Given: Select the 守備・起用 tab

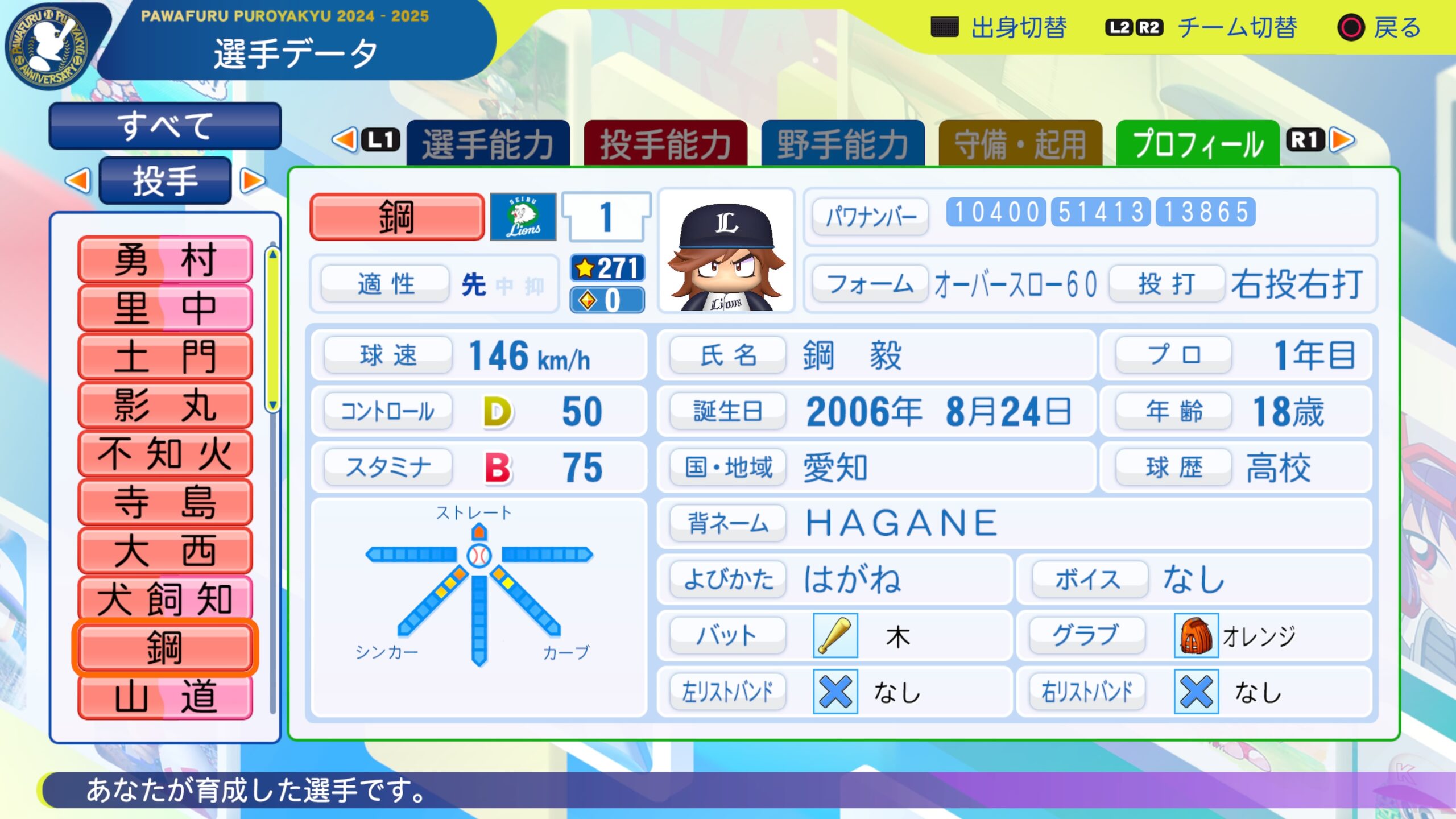Looking at the screenshot, I should pyautogui.click(x=1020, y=144).
